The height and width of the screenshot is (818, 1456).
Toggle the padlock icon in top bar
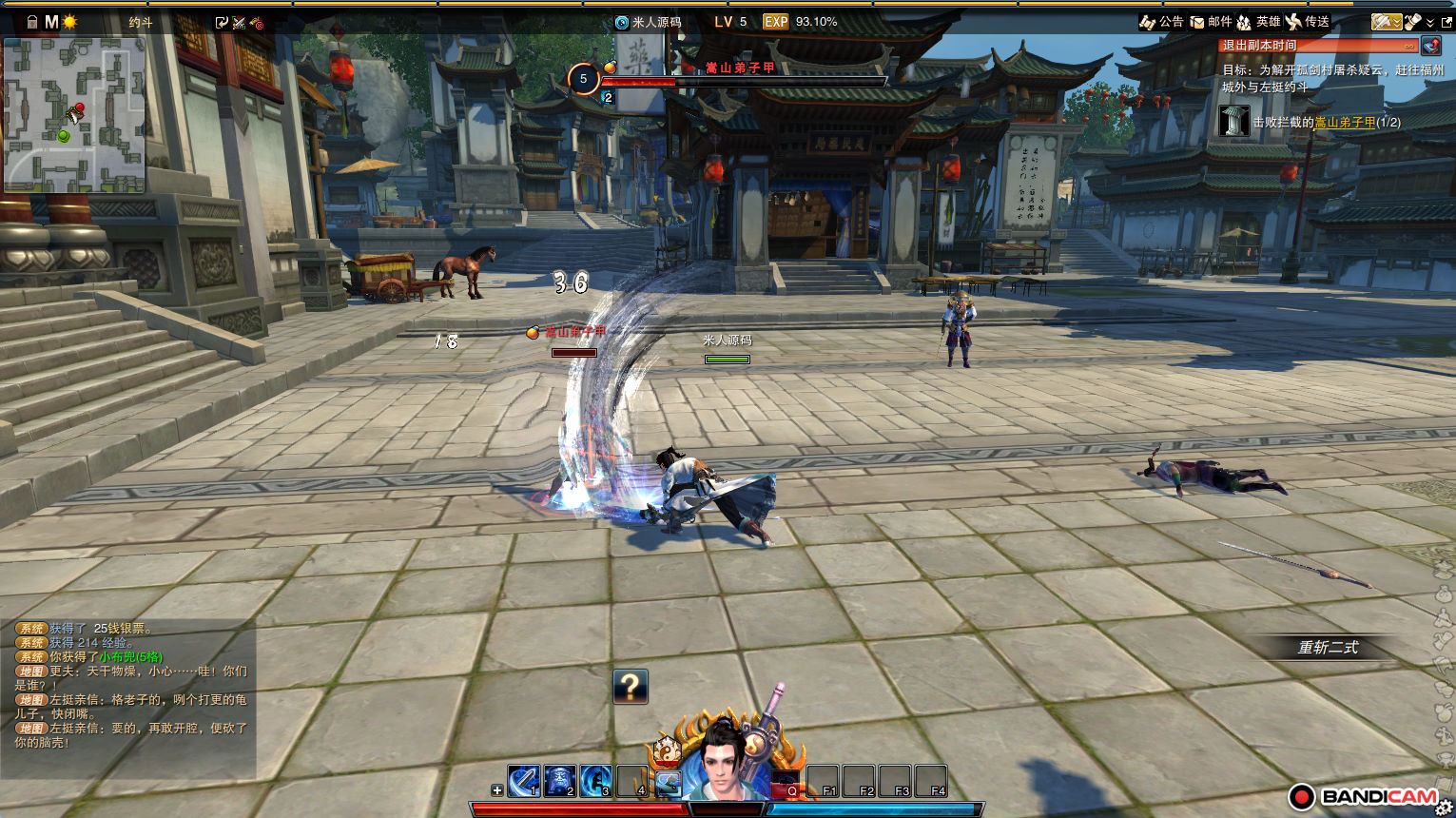point(32,22)
